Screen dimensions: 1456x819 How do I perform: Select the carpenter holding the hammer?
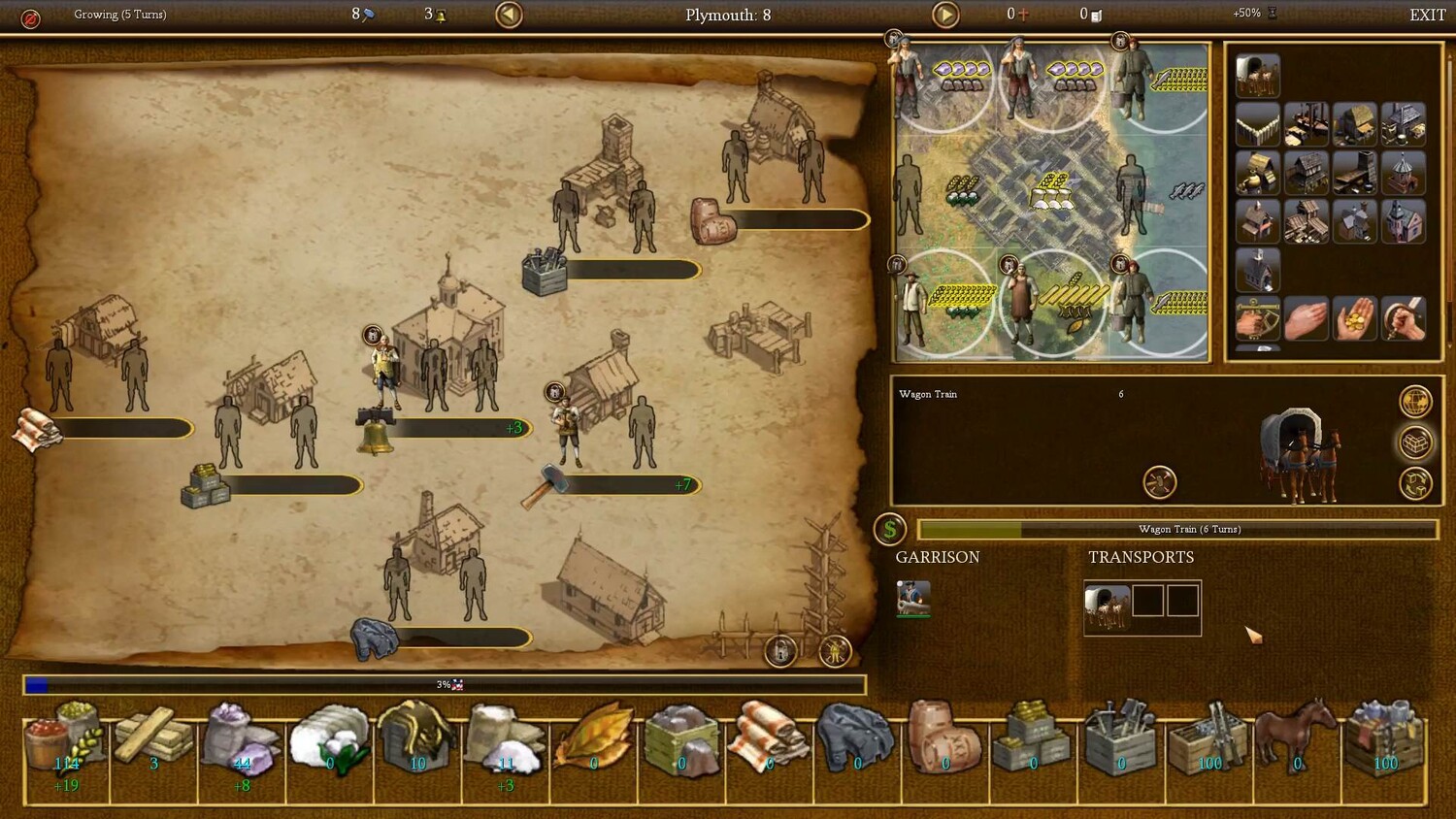[x=566, y=429]
